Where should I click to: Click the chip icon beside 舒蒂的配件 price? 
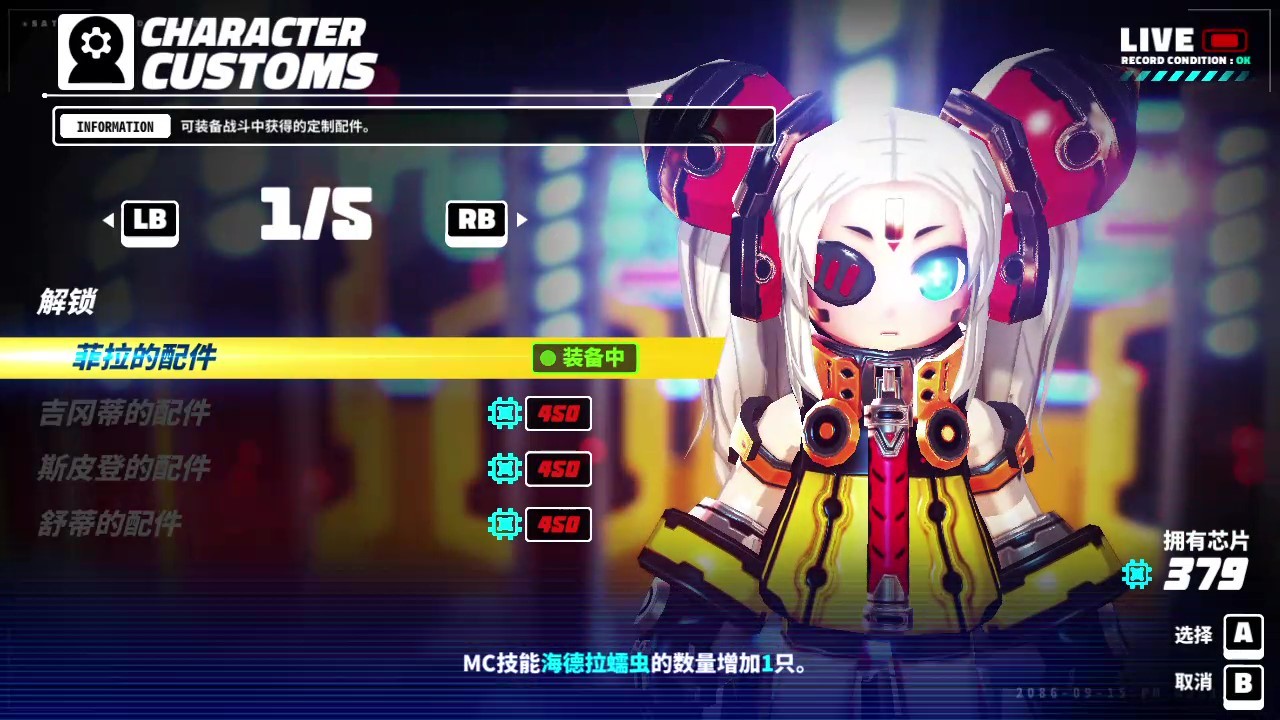[505, 524]
